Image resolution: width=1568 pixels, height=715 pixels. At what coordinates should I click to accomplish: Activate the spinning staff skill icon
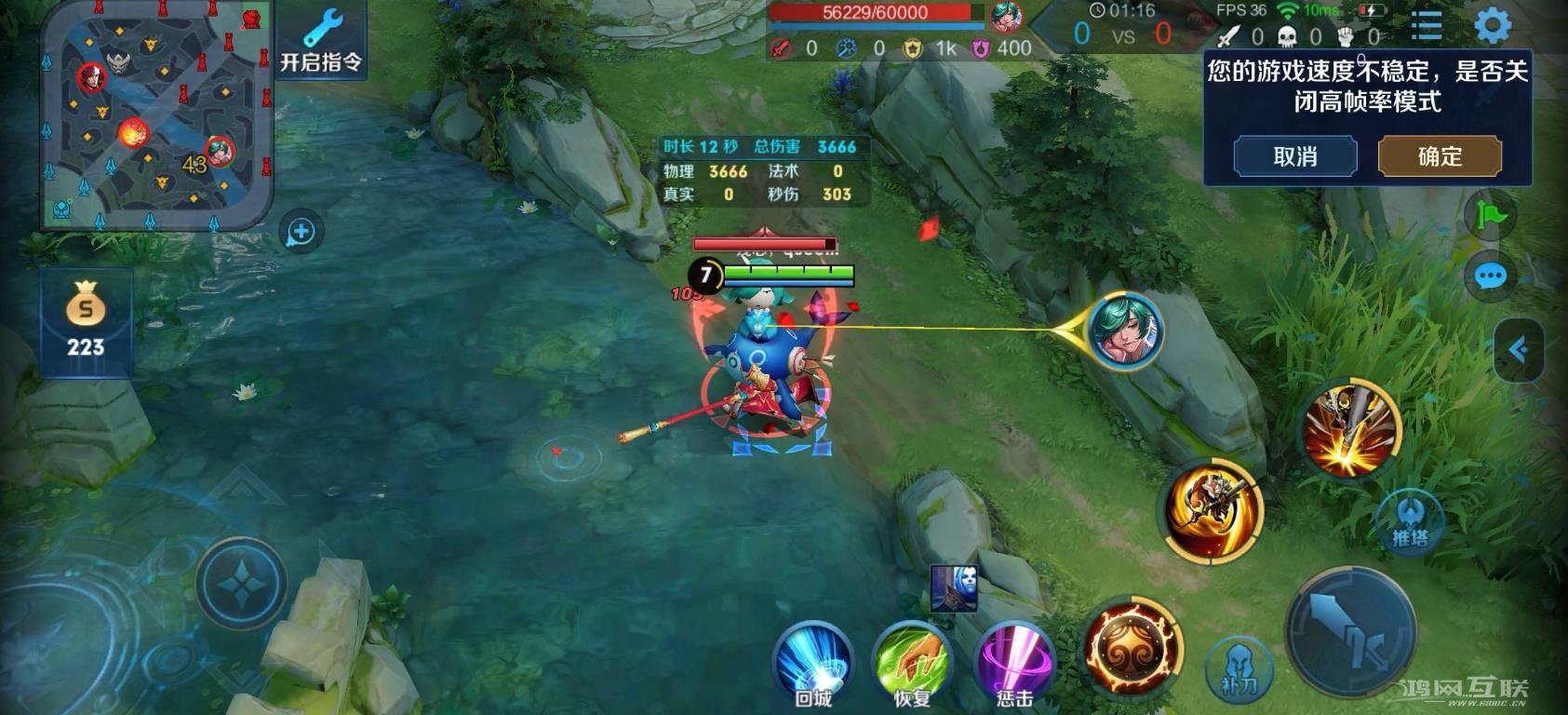1212,510
